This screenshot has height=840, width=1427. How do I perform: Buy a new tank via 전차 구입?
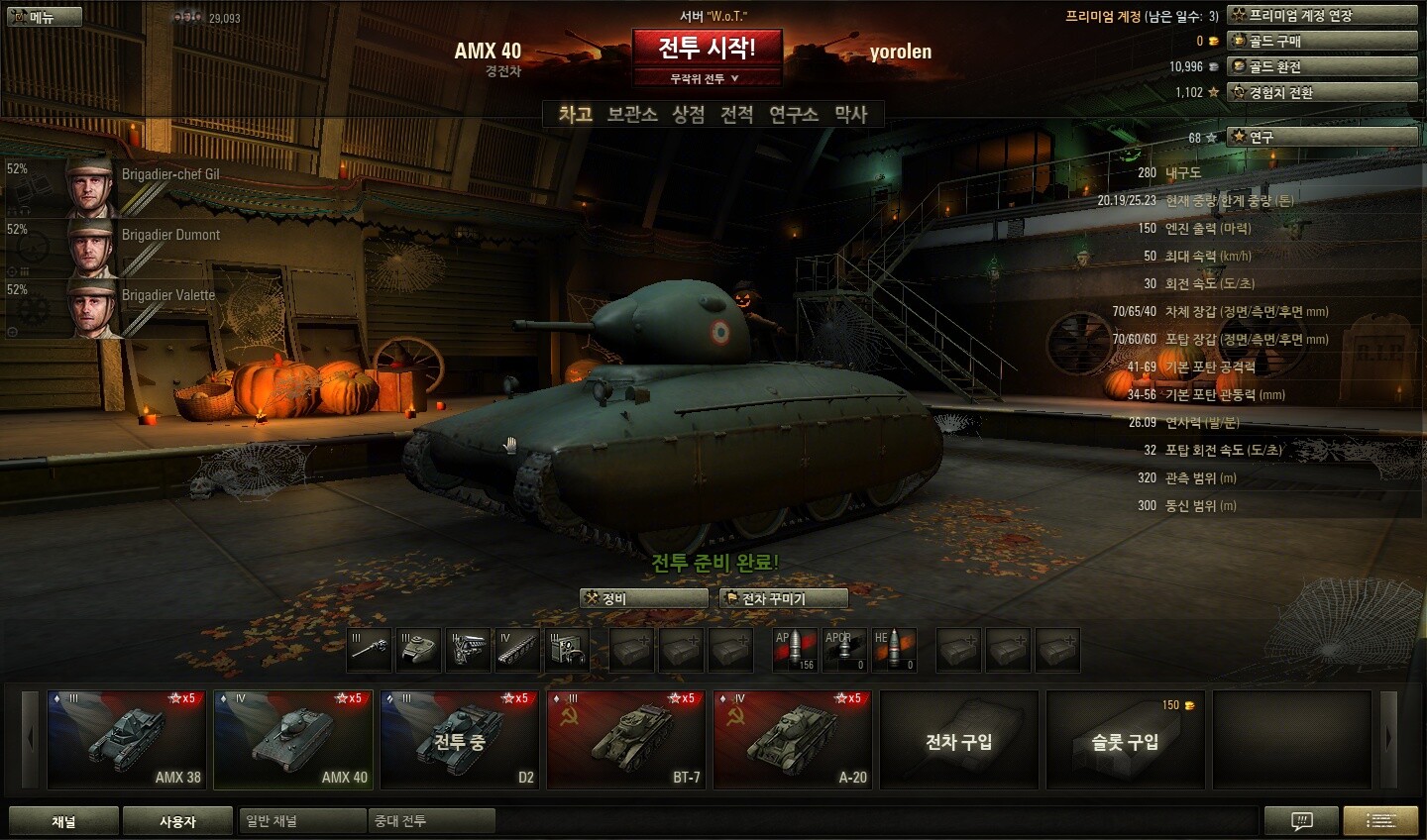pos(958,740)
